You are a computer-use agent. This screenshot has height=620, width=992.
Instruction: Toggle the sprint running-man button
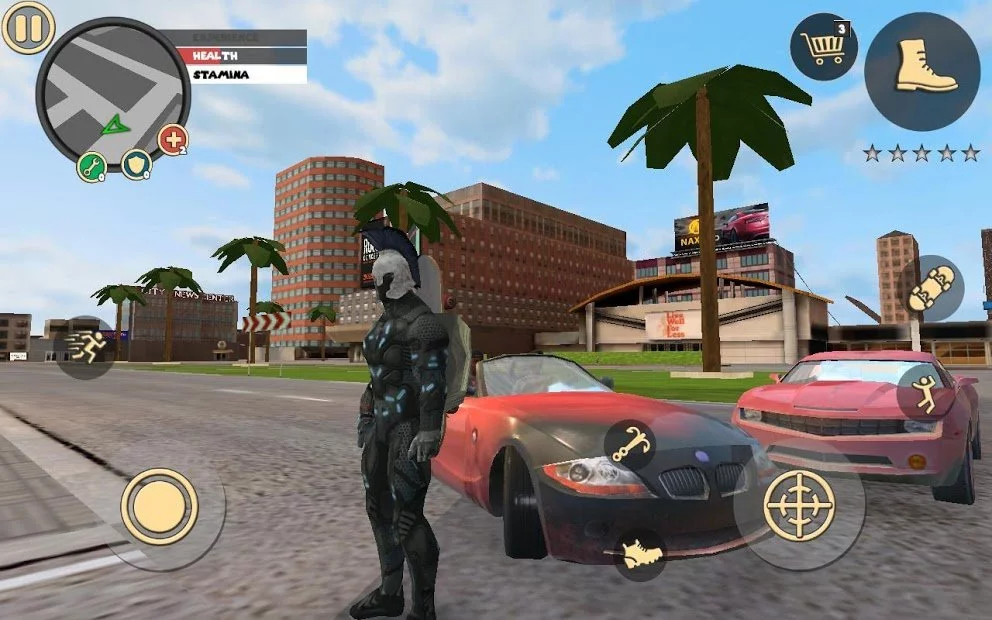click(86, 347)
